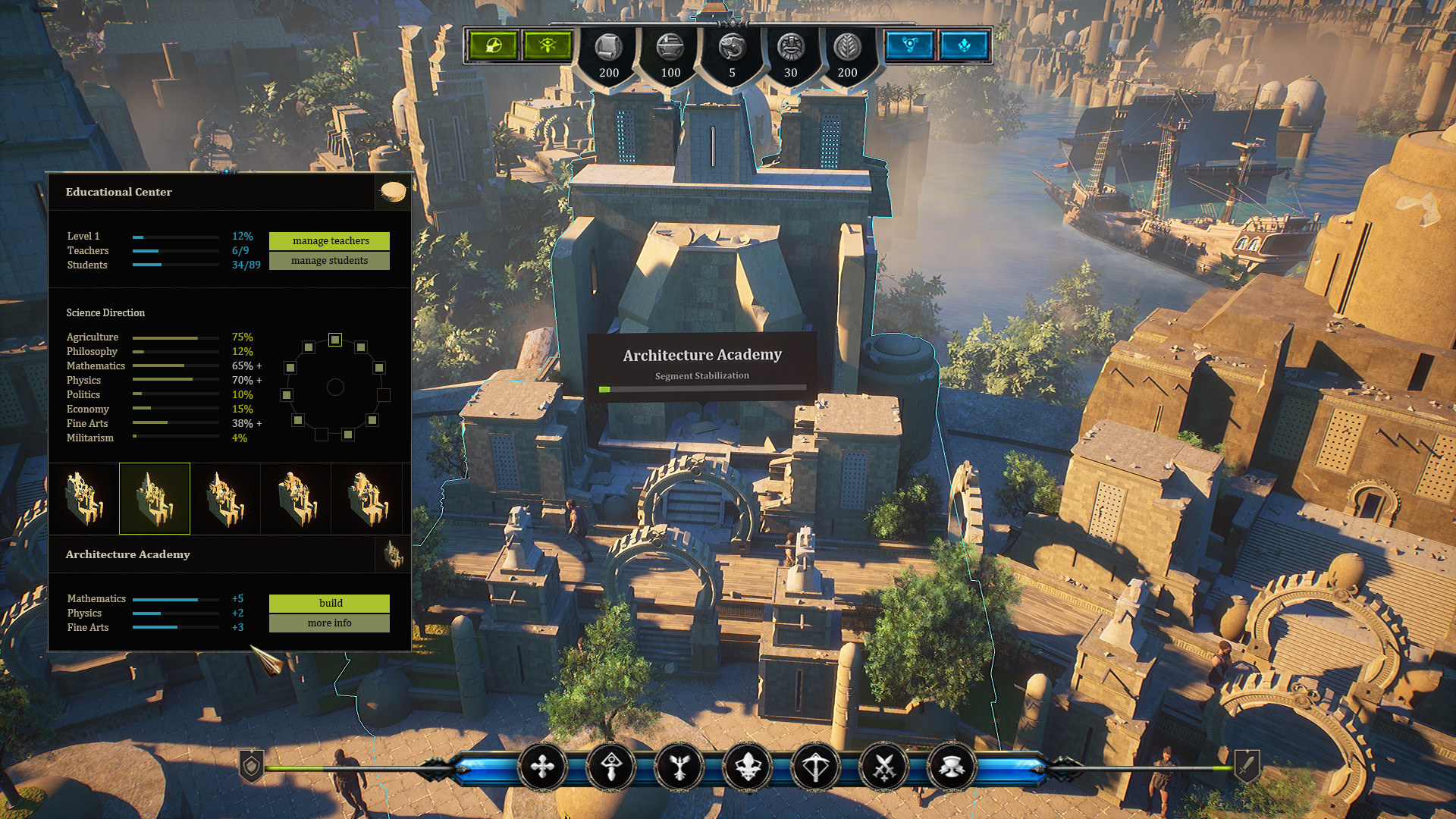The image size is (1456, 819).
Task: Activate the blue triple-swirl orb button
Action: point(909,45)
